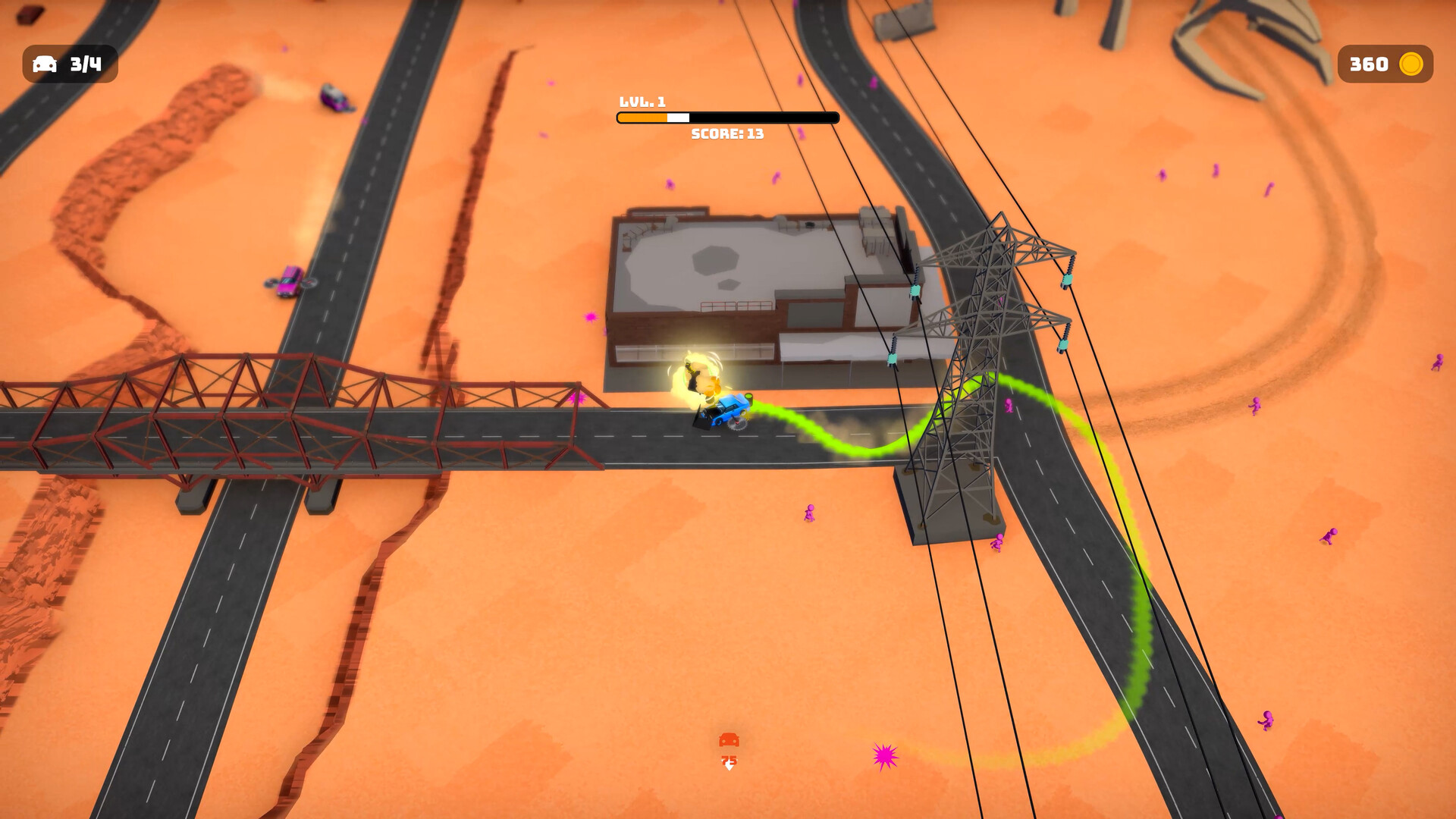This screenshot has width=1456, height=819.
Task: Click the orange LVL. 1 progress bar fill
Action: (x=641, y=118)
